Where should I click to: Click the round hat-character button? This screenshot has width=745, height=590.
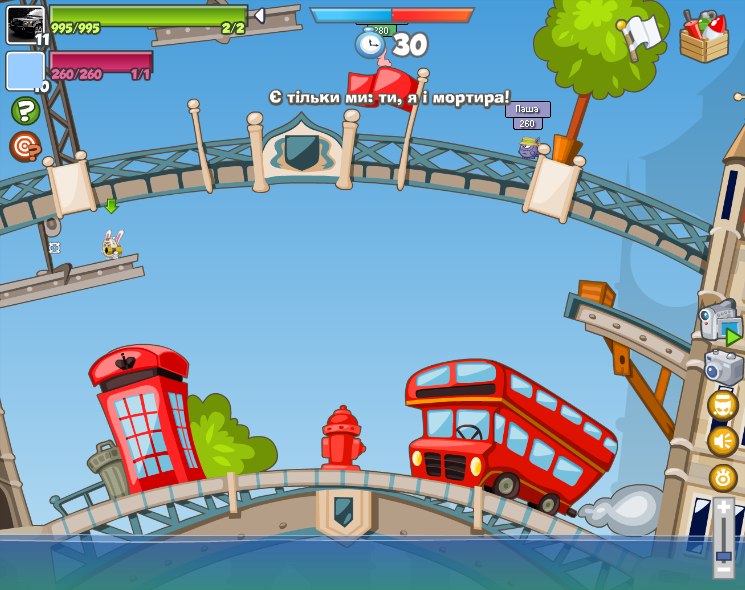click(x=723, y=405)
